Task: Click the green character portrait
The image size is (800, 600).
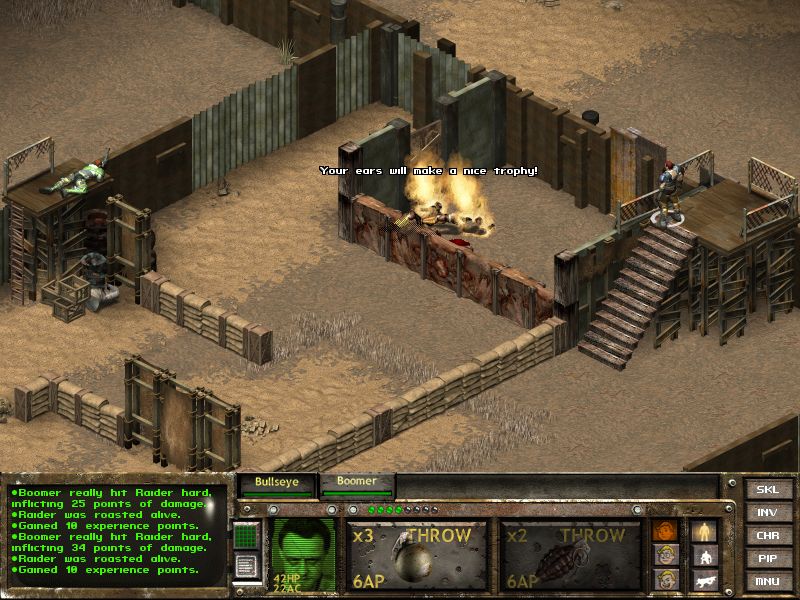Action: tap(303, 553)
